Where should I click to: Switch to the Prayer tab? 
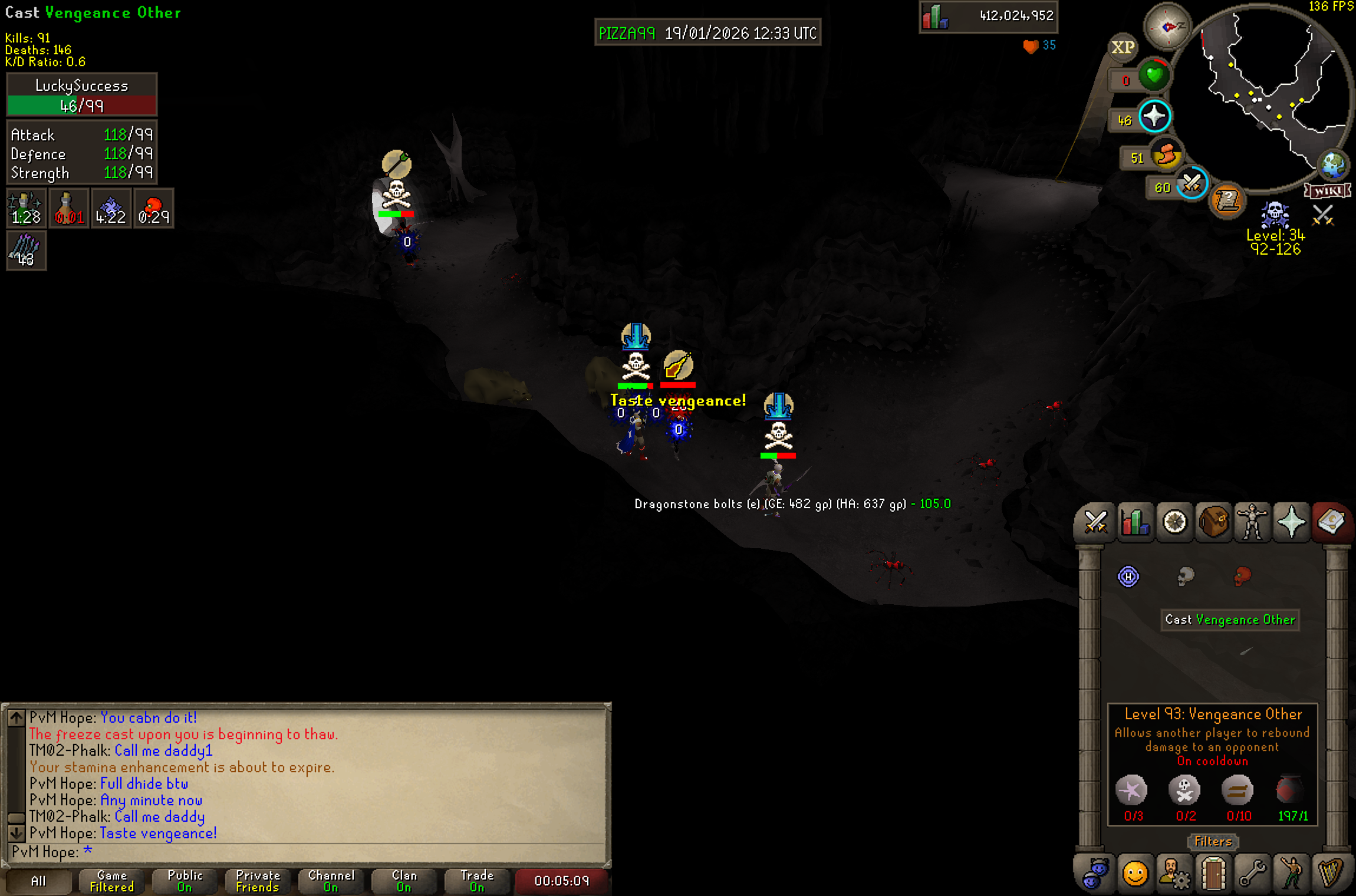click(1291, 522)
